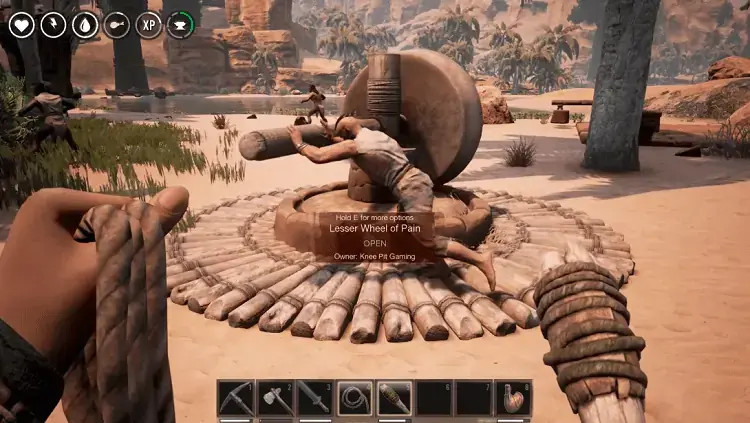Pick the wrapped truncheon club slot
This screenshot has height=423, width=750.
[x=394, y=398]
